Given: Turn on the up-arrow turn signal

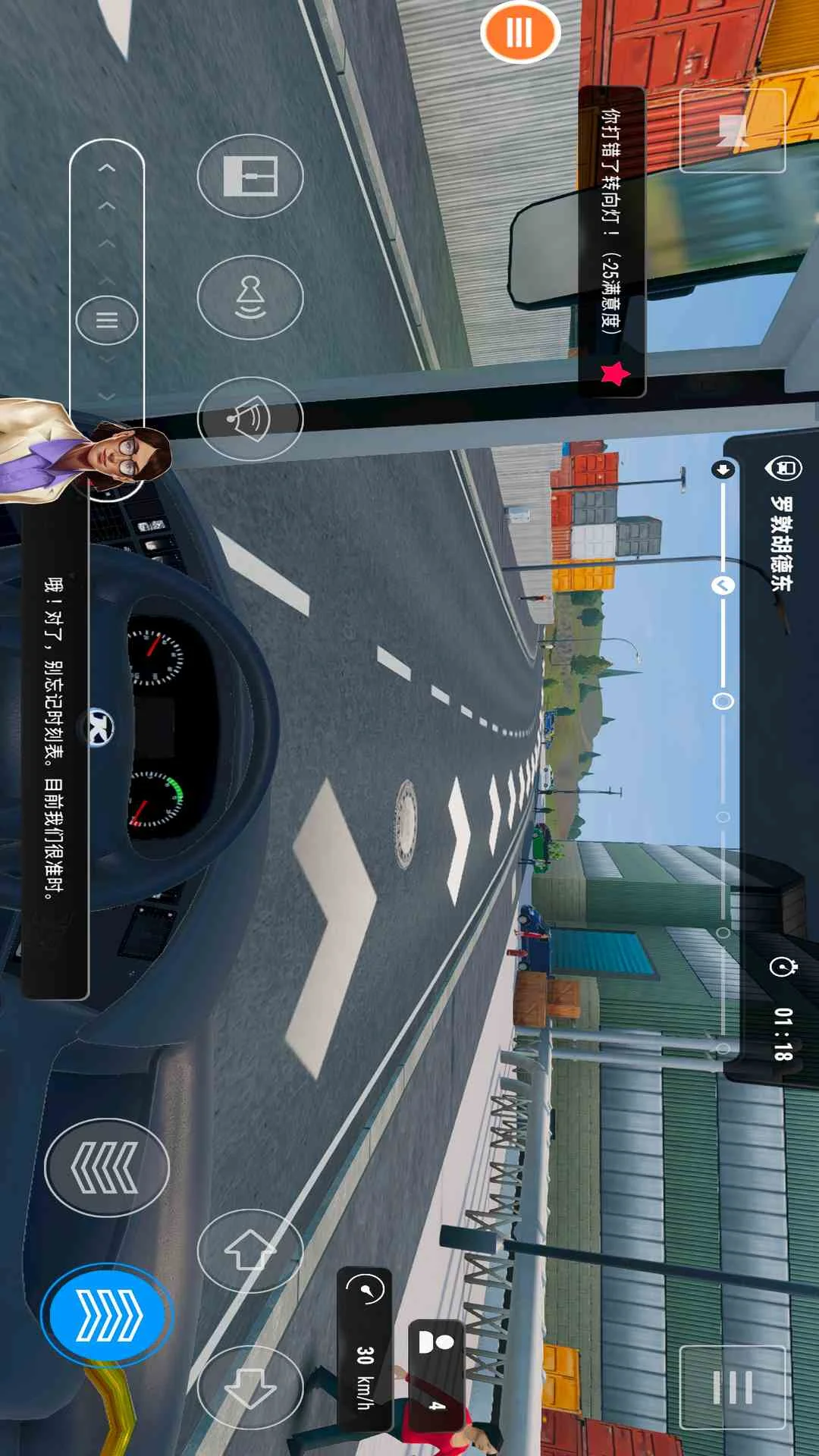Looking at the screenshot, I should coord(250,1251).
